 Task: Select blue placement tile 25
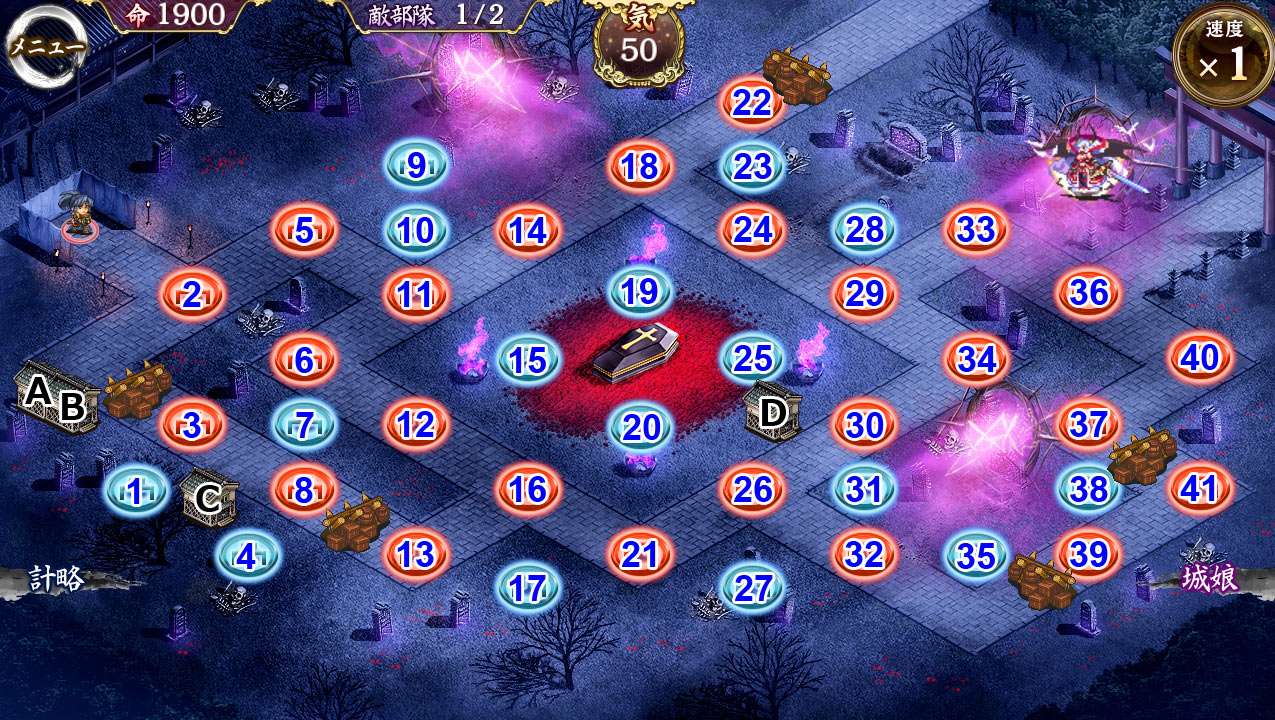coord(752,358)
